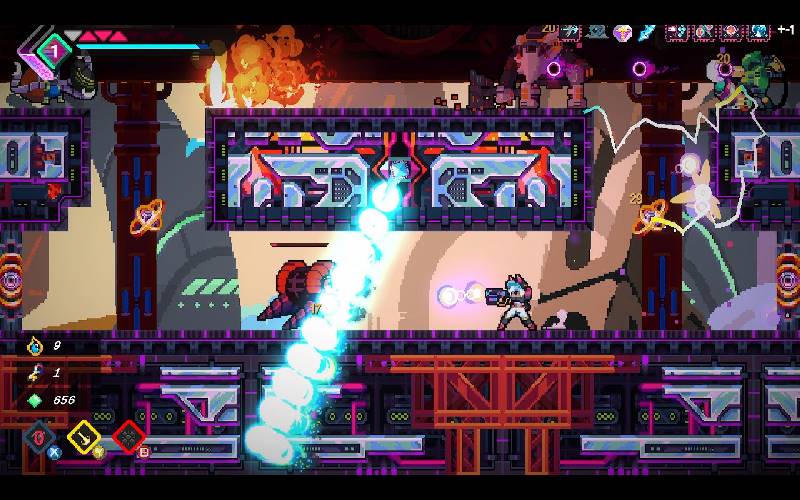The height and width of the screenshot is (500, 800).
Task: Click the level 1 diamond badge
Action: point(56,48)
